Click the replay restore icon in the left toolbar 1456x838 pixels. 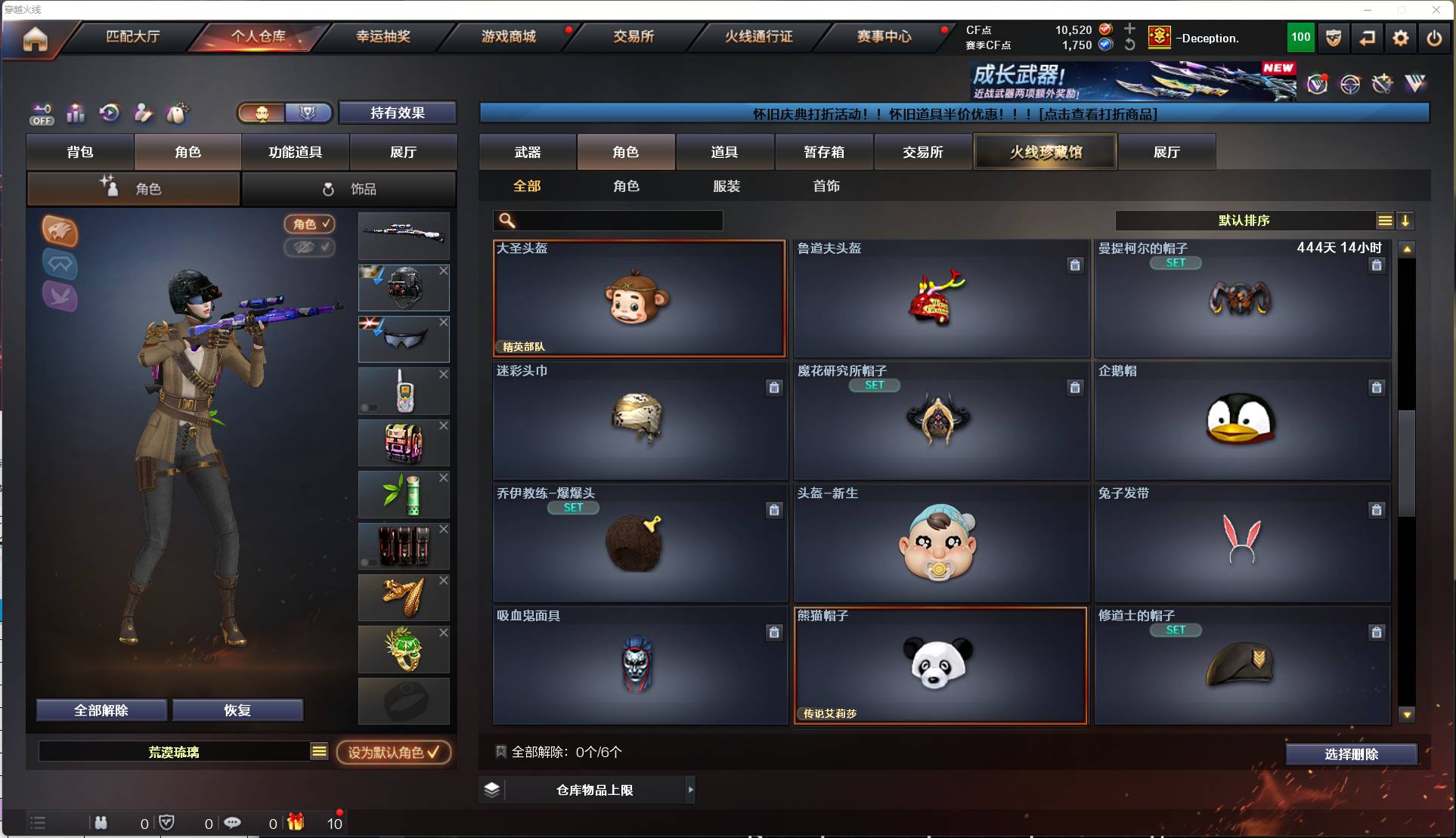point(110,113)
